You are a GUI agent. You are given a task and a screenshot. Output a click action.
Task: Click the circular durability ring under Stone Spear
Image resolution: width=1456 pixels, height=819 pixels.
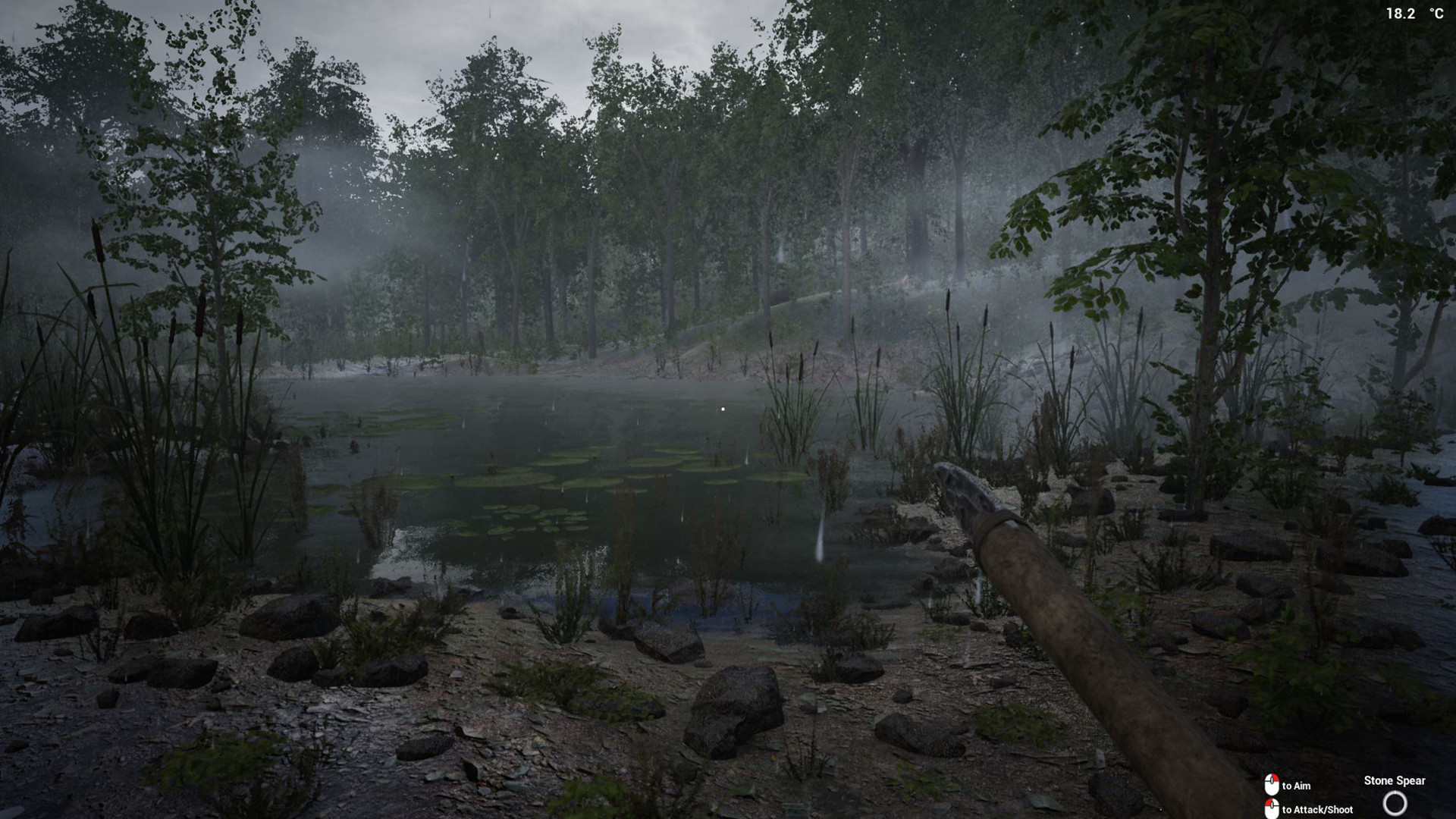click(x=1396, y=804)
